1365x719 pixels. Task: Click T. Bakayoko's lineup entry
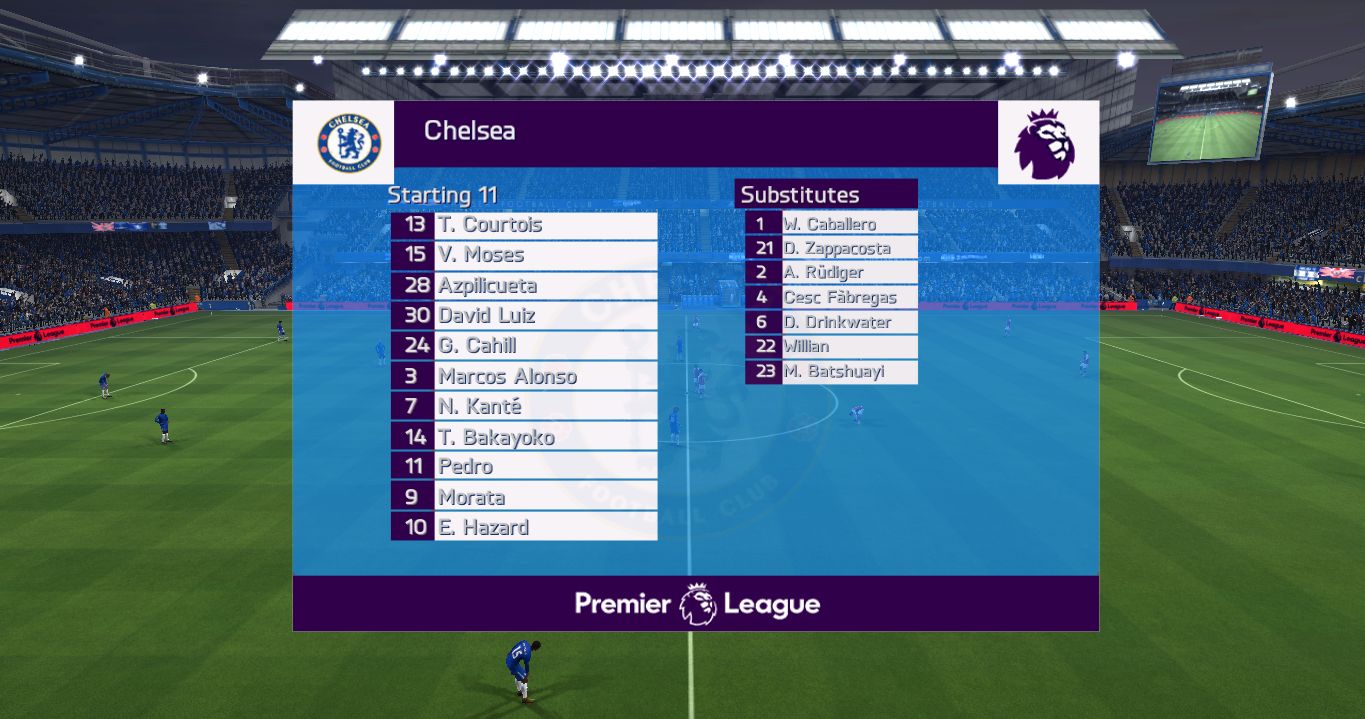(x=524, y=437)
